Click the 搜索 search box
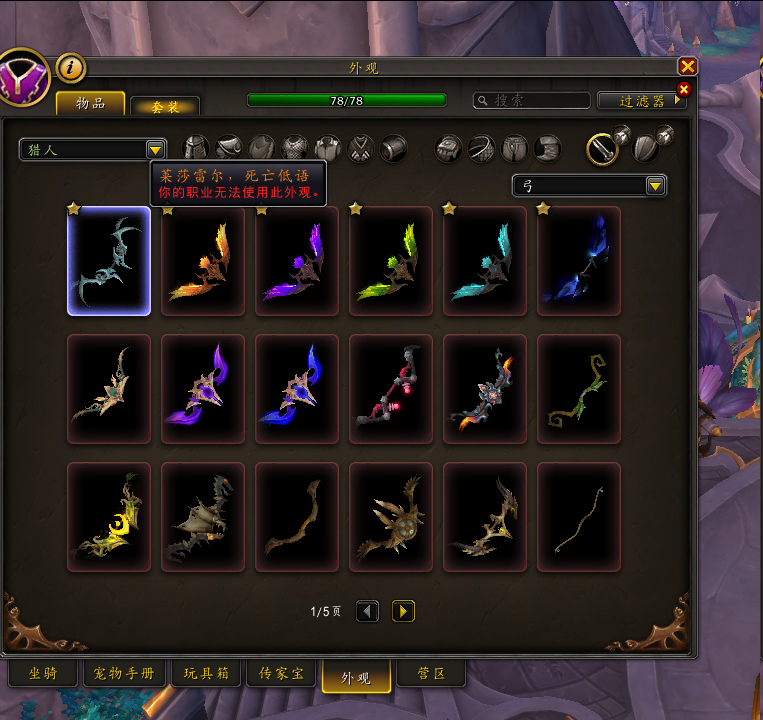This screenshot has height=720, width=763. pos(532,101)
